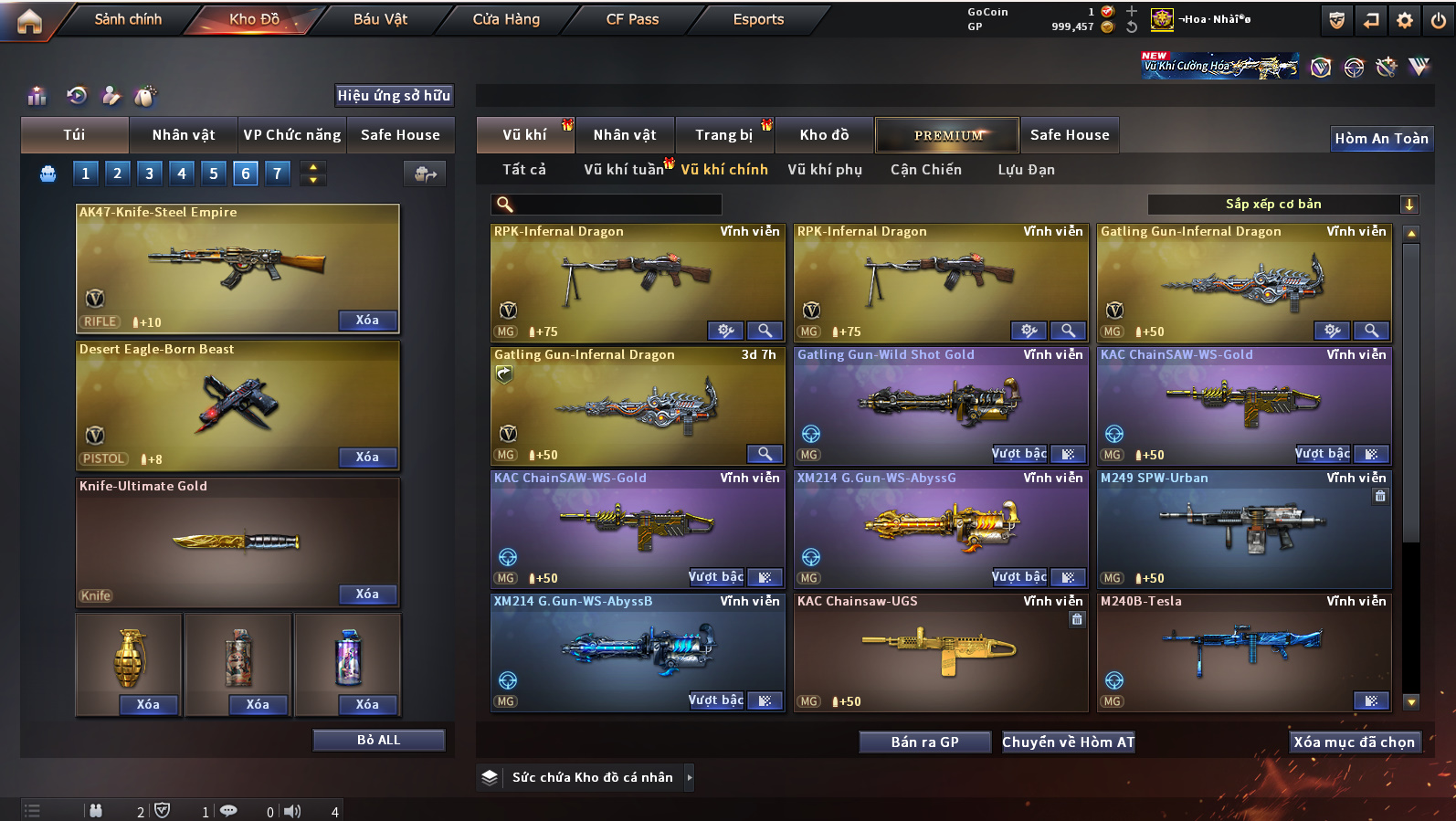This screenshot has width=1456, height=821.
Task: Click the Bỏ ALL button
Action: [378, 740]
